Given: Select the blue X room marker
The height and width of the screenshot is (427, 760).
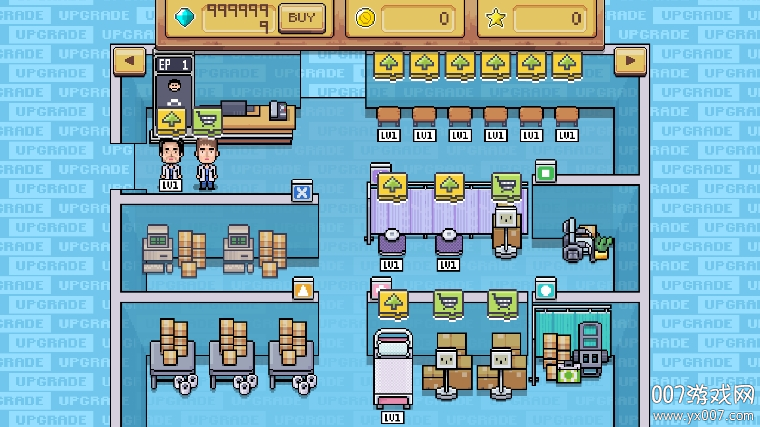Looking at the screenshot, I should coord(301,191).
